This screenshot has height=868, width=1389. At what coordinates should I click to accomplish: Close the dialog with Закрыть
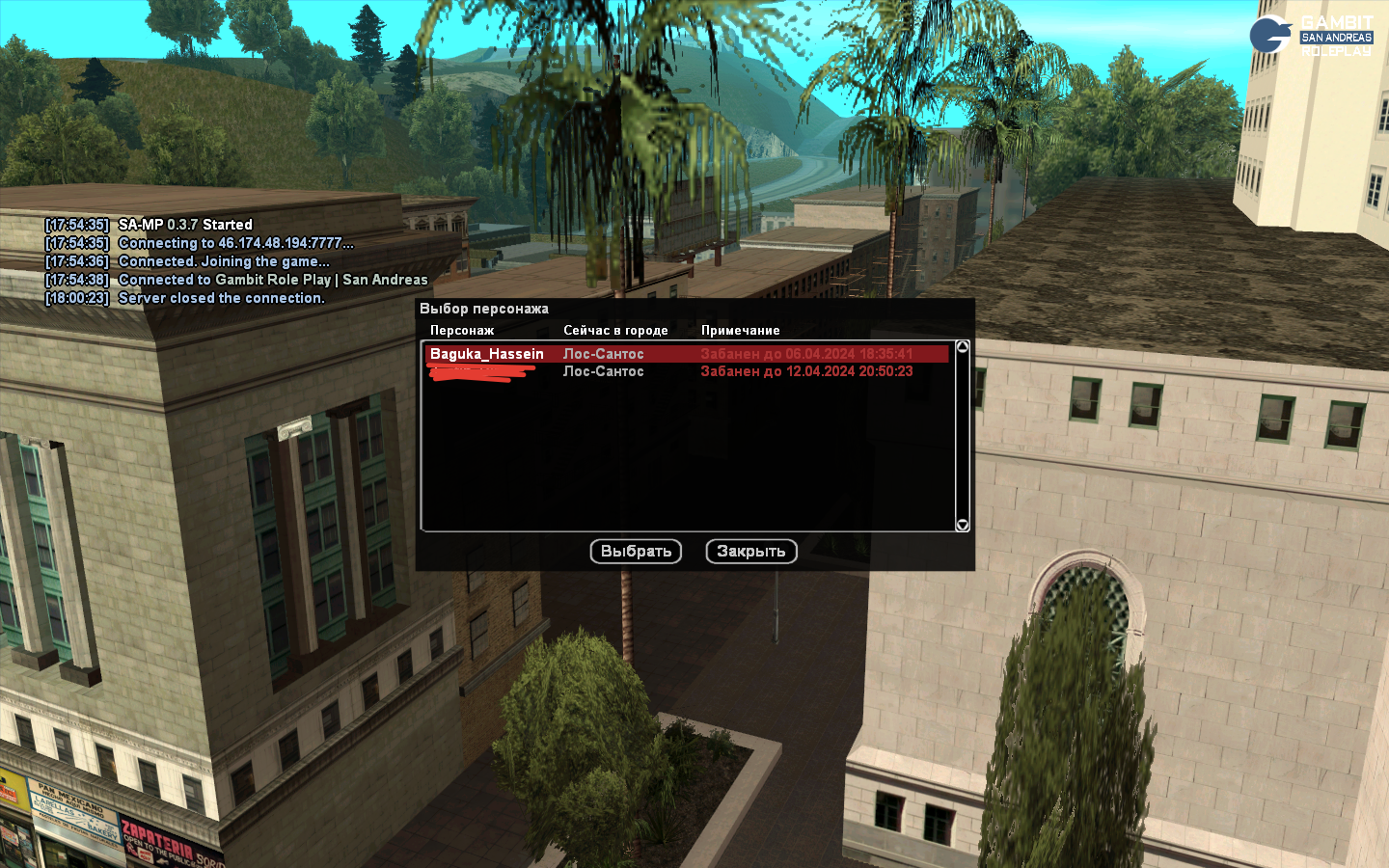point(750,552)
